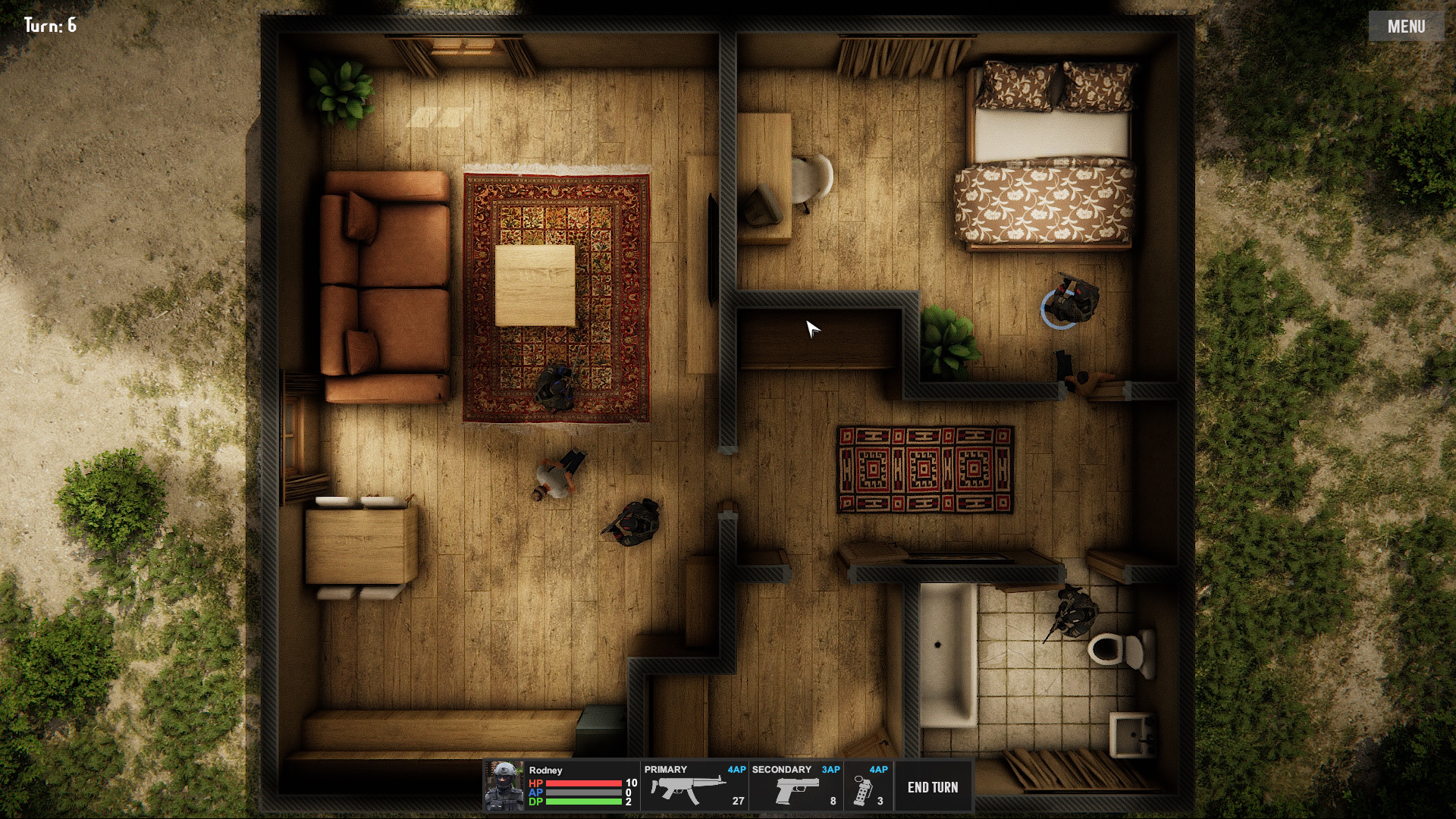This screenshot has width=1456, height=819.
Task: Select the secondary pistol weapon
Action: 795,787
